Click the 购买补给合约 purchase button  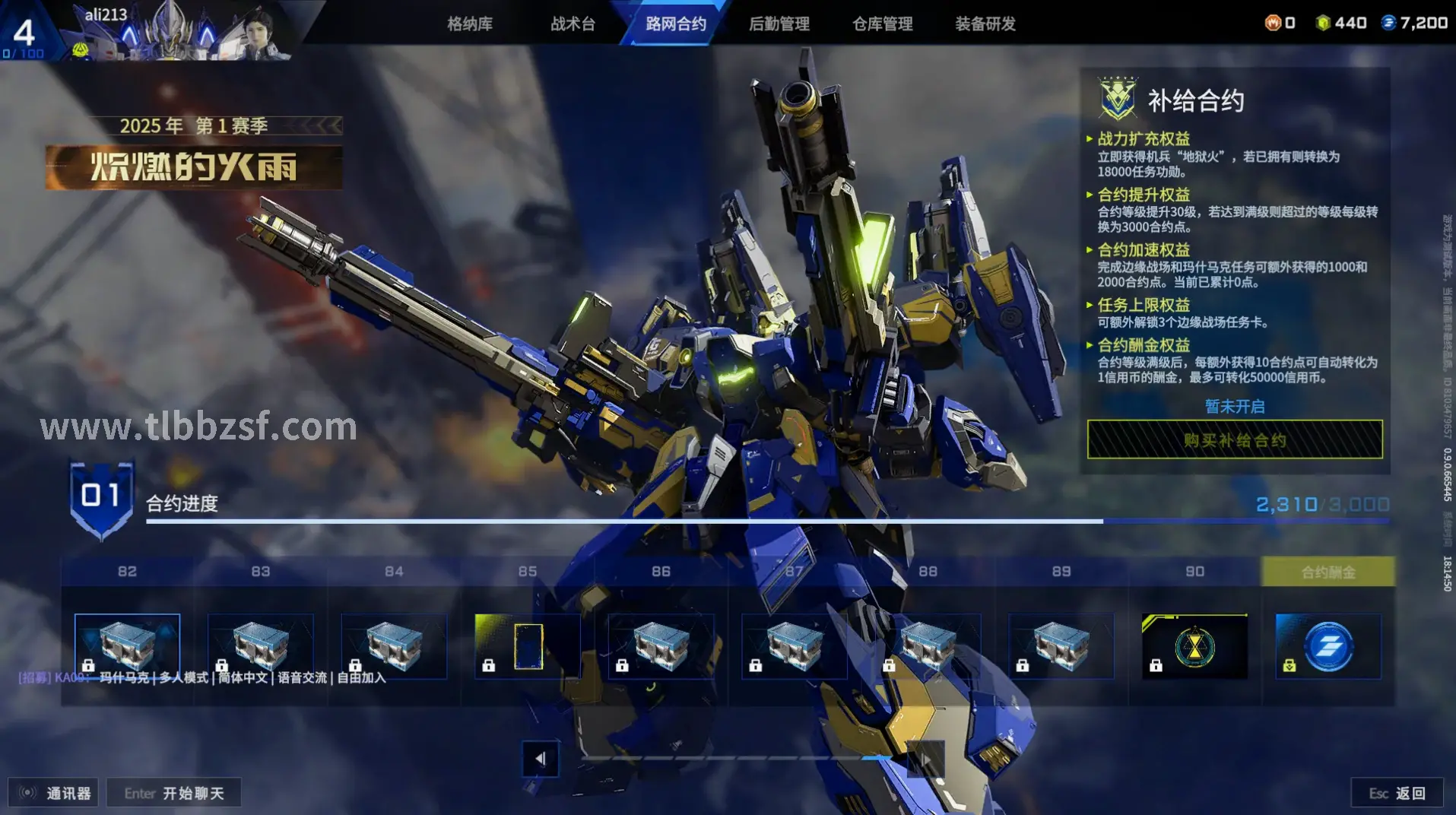point(1235,439)
